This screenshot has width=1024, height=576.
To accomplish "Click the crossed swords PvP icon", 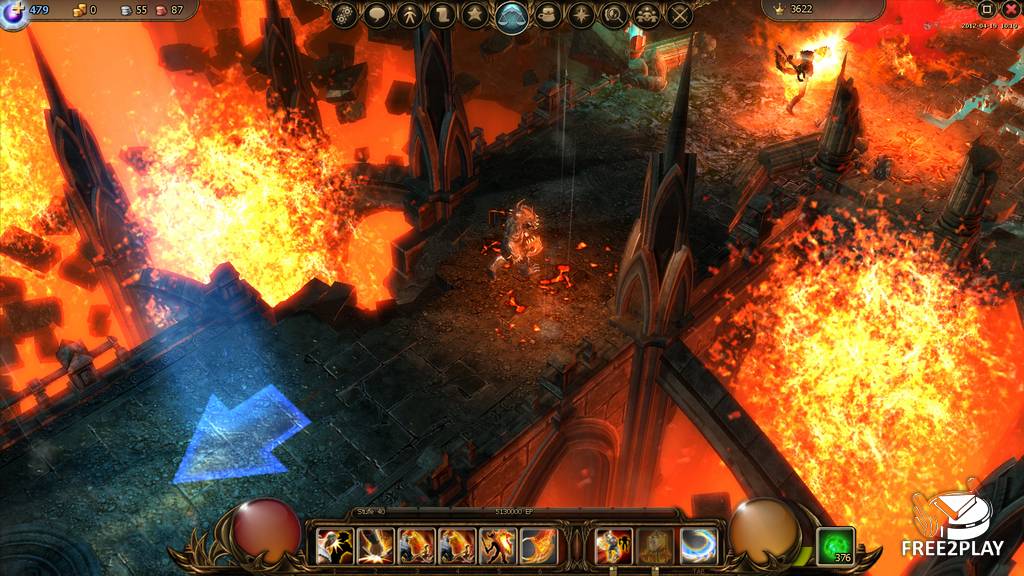I will click(680, 15).
